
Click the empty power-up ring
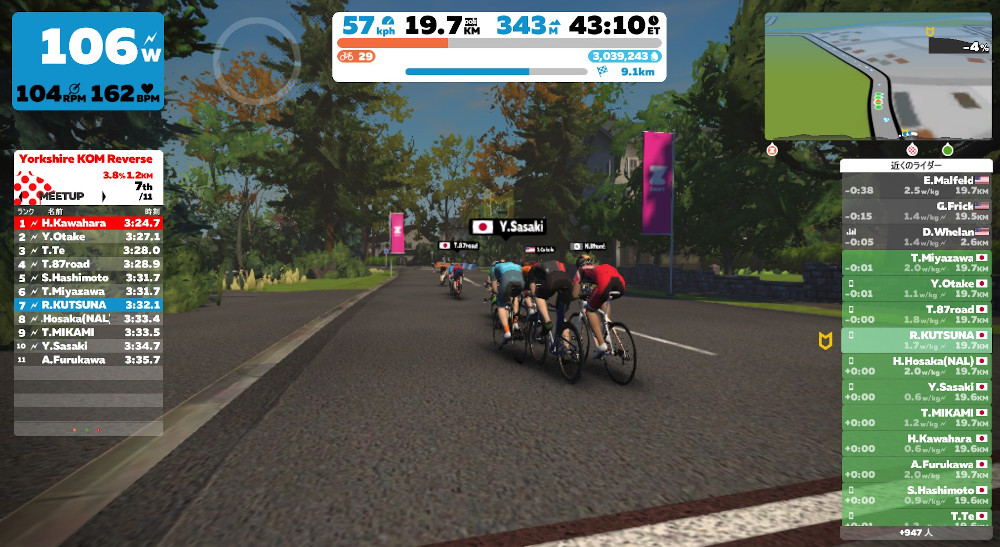(242, 62)
